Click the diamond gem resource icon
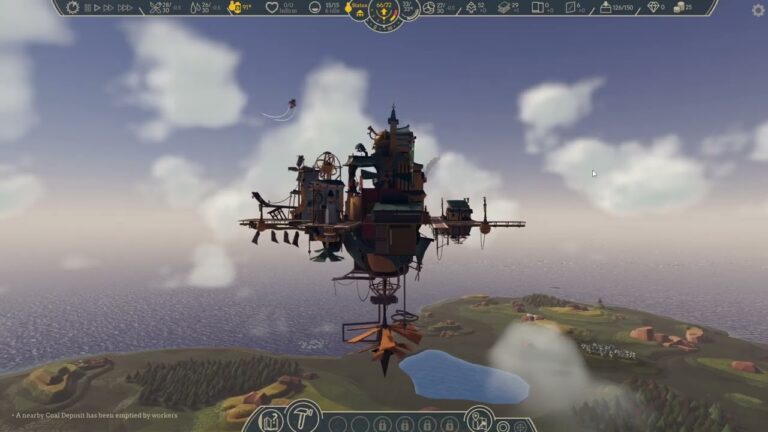This screenshot has height=432, width=768. click(654, 7)
